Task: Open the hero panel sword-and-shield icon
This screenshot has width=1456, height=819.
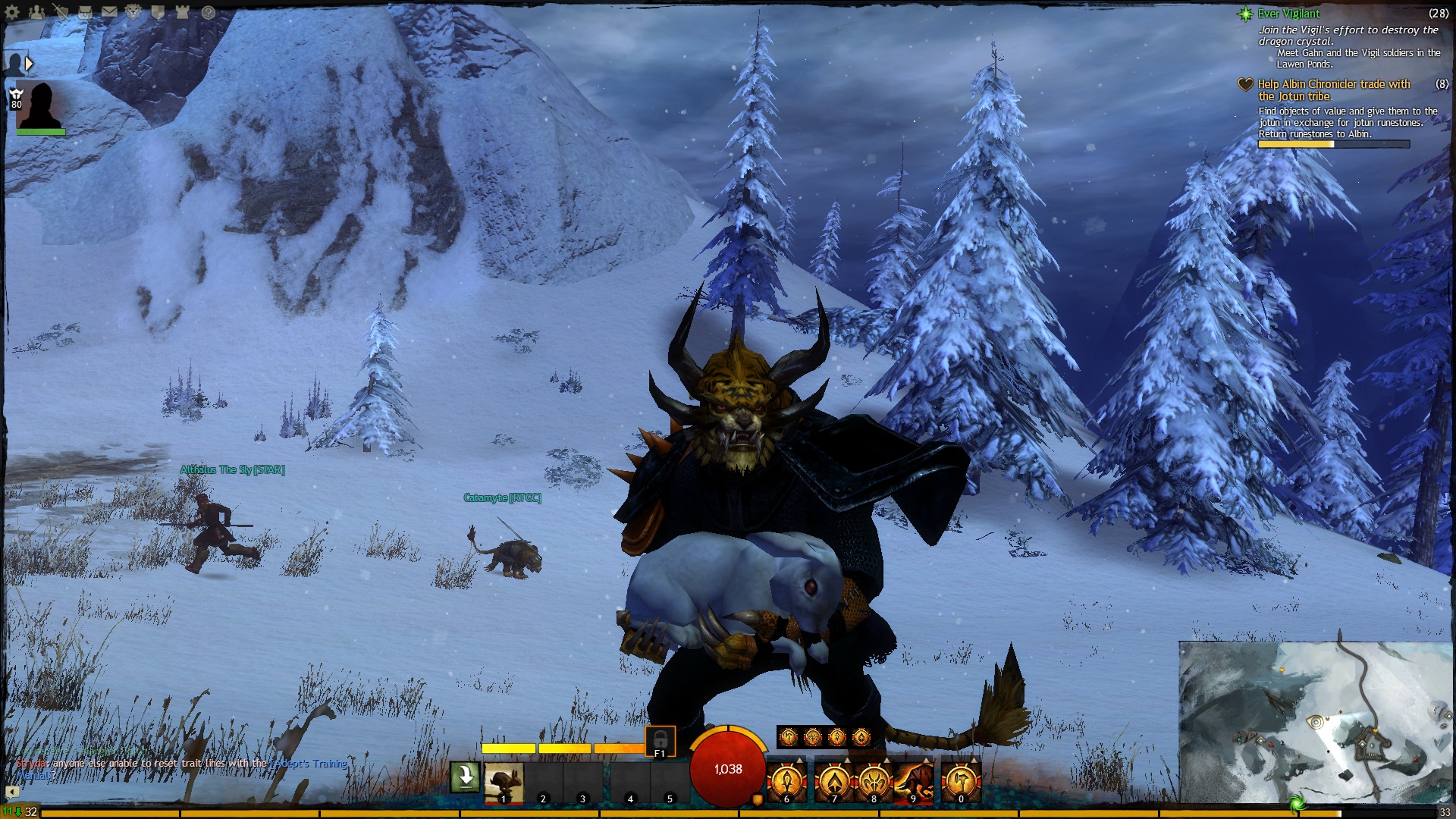Action: pos(61,12)
